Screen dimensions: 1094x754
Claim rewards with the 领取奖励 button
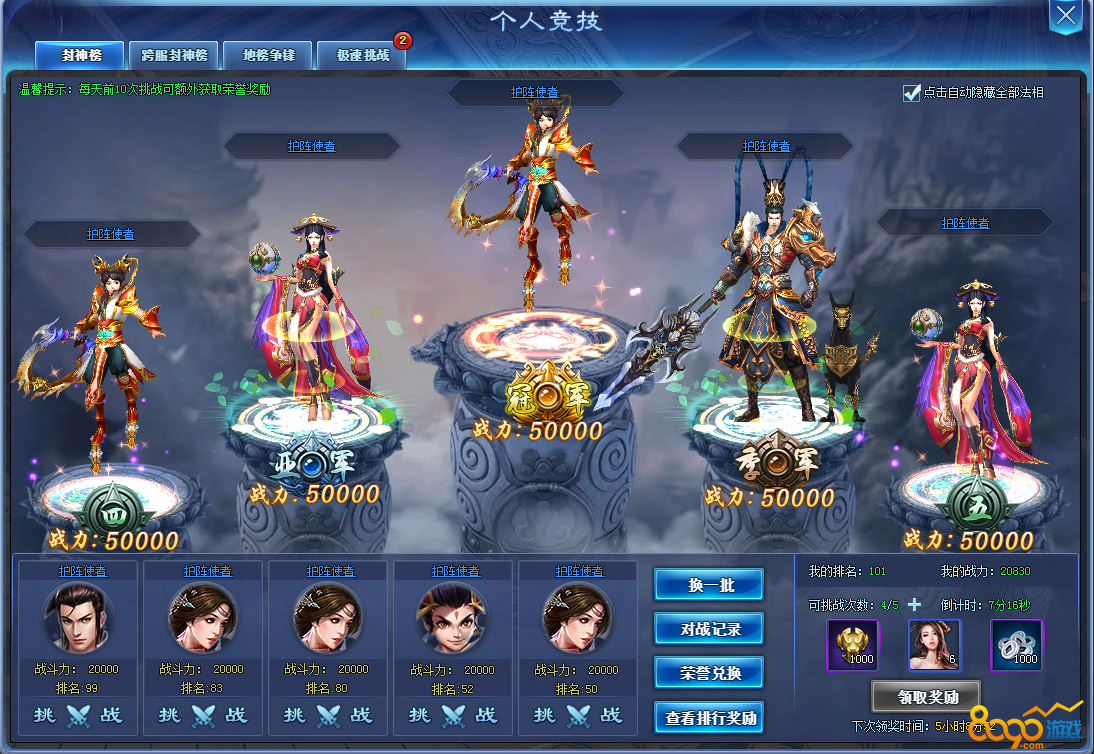click(925, 696)
